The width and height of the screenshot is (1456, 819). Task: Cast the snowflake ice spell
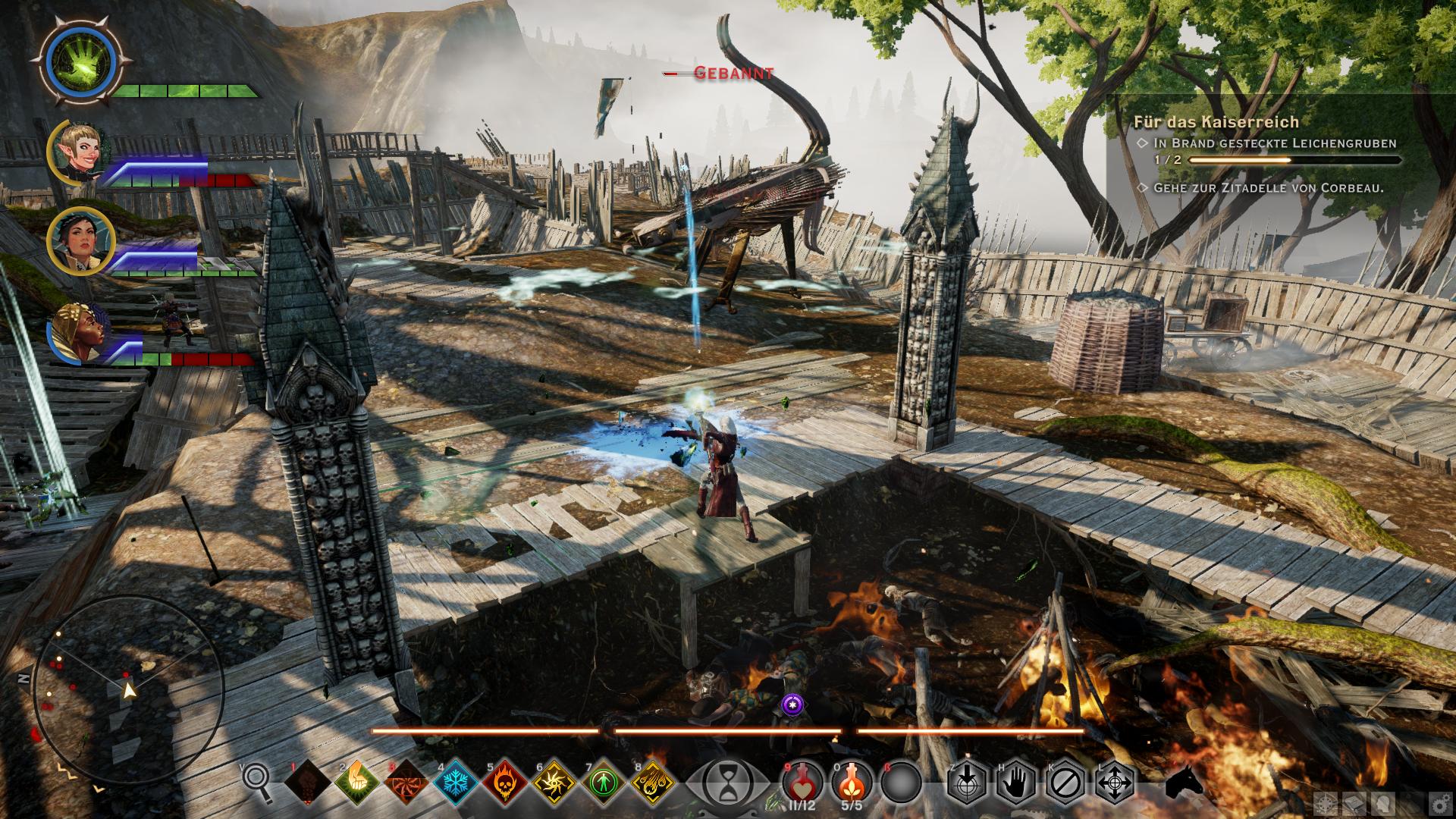pyautogui.click(x=455, y=781)
